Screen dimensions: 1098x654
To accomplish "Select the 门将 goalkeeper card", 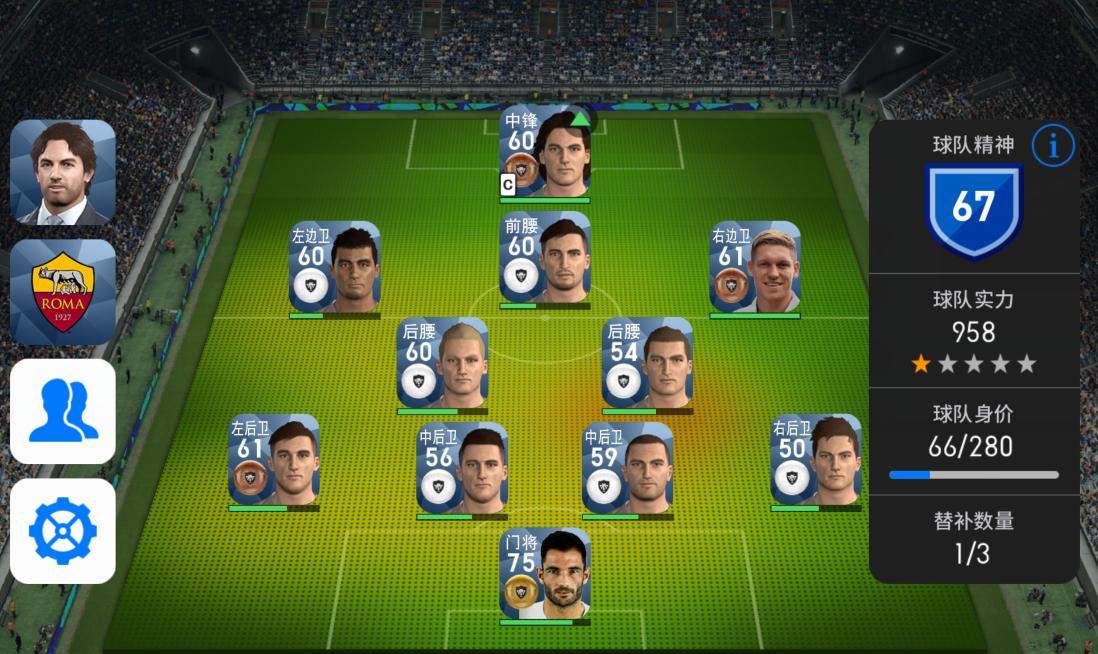I will tap(545, 575).
